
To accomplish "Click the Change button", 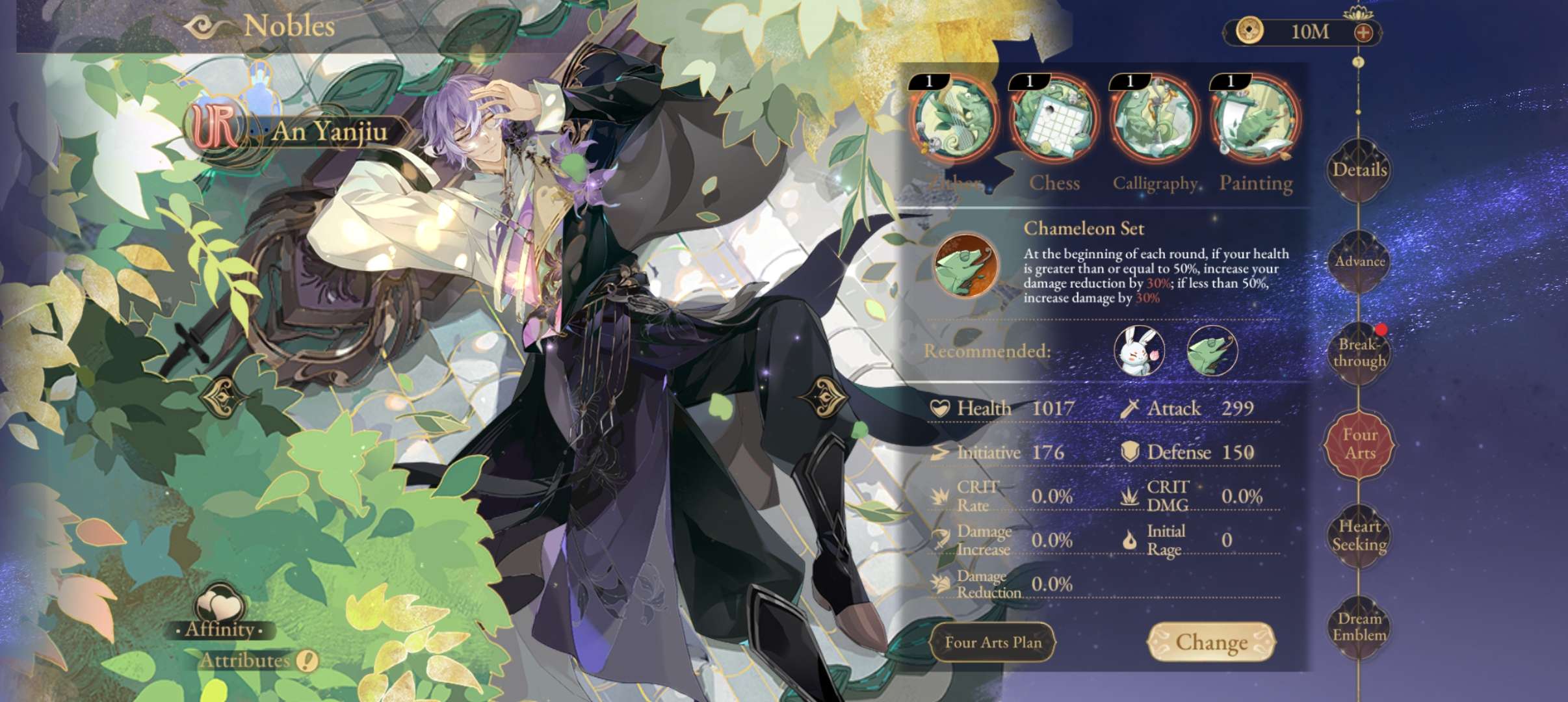I will [1211, 642].
